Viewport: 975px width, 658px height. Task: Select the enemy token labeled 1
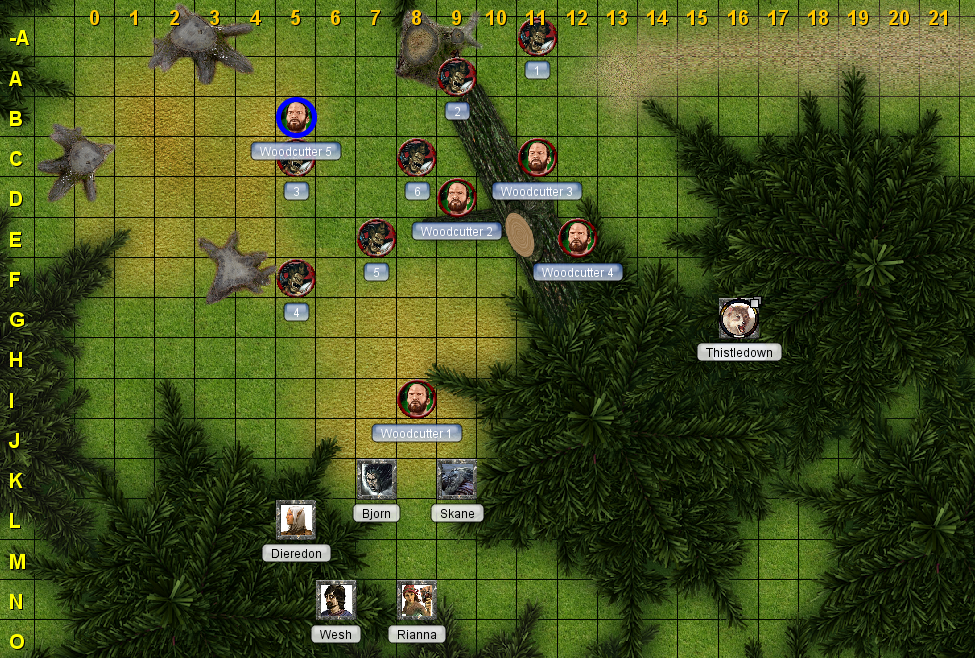(537, 38)
